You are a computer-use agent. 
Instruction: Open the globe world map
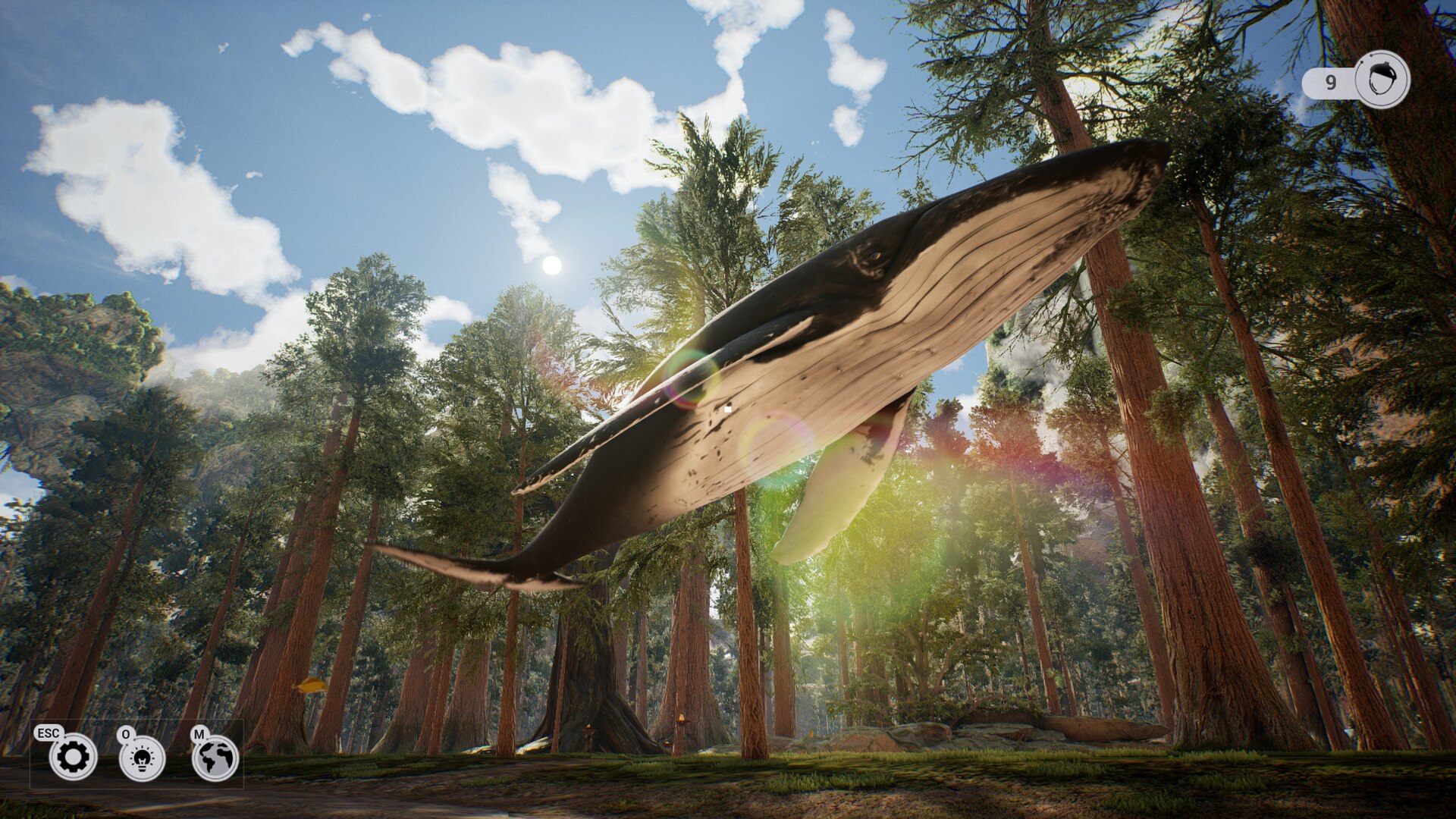[x=215, y=758]
